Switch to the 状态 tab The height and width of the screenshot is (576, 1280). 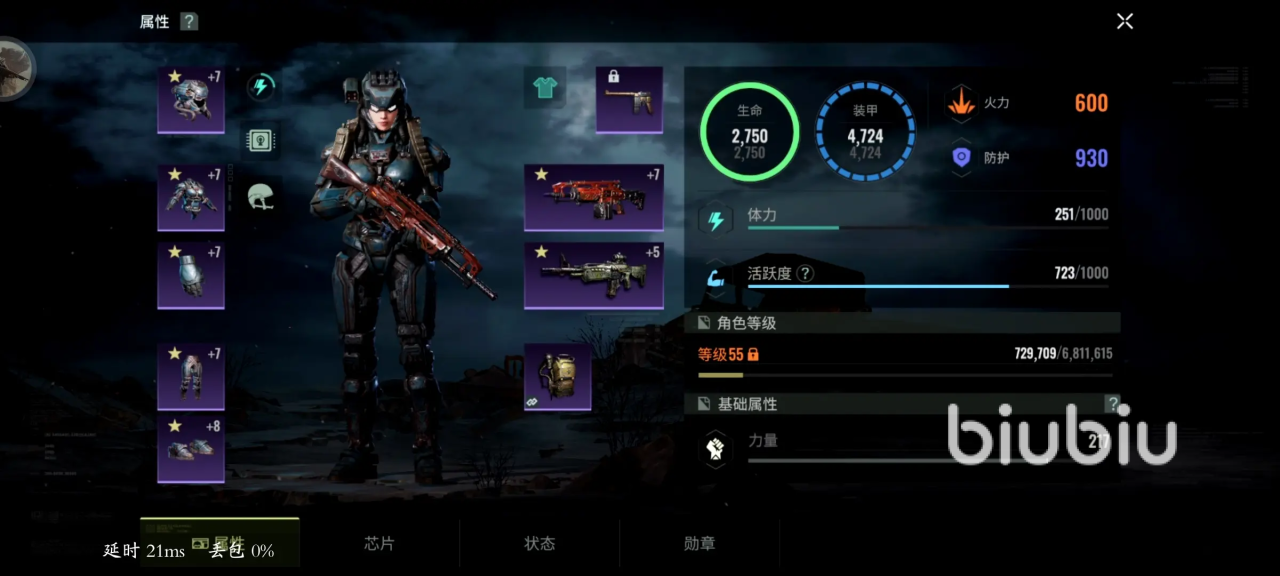(540, 544)
